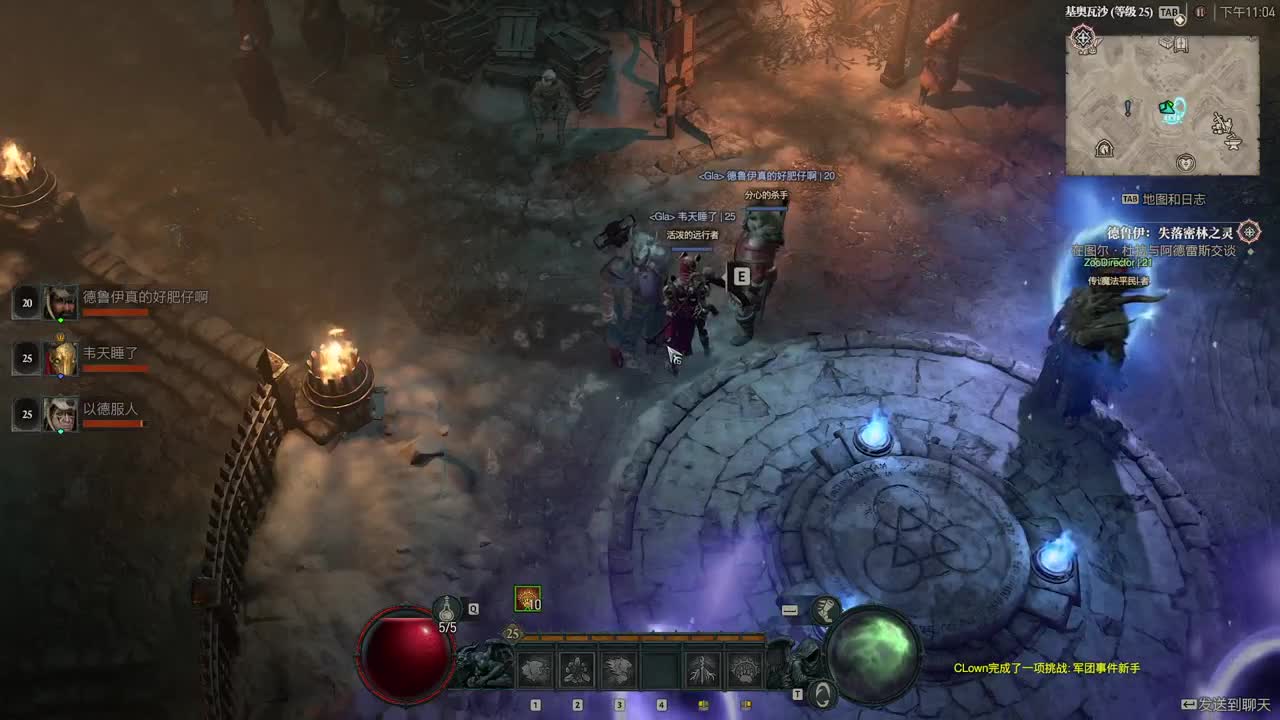The image size is (1280, 720).
Task: Select 以德服人 party member portrait
Action: 60,414
